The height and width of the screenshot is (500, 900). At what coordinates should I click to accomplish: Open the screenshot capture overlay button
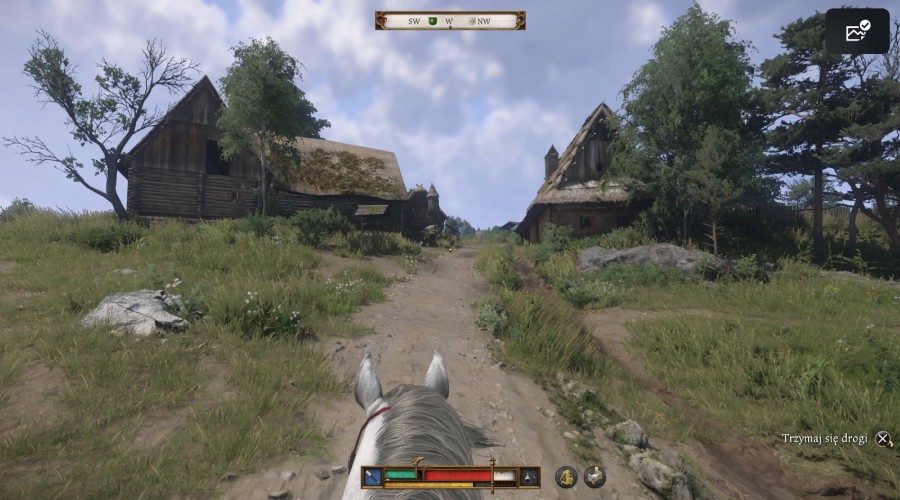(857, 31)
